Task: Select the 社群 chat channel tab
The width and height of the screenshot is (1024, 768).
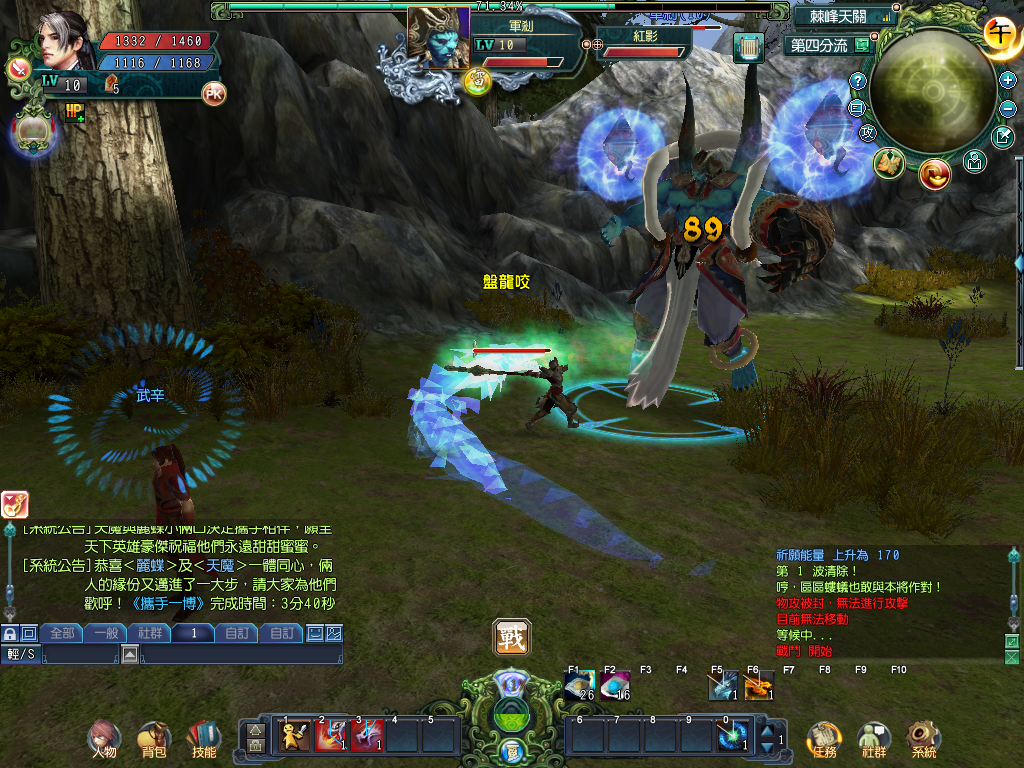Action: tap(150, 633)
